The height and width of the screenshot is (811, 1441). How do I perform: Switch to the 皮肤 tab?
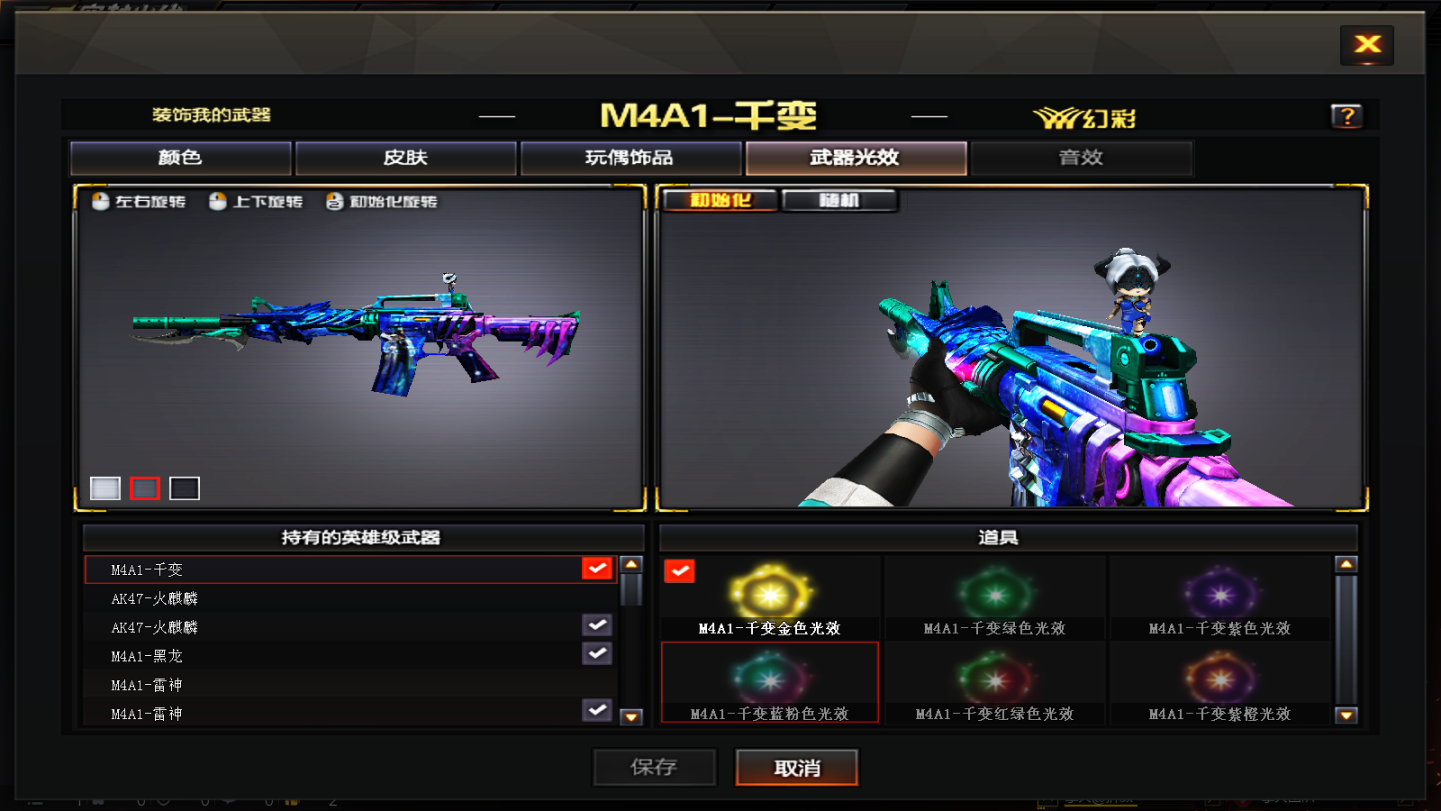(405, 158)
